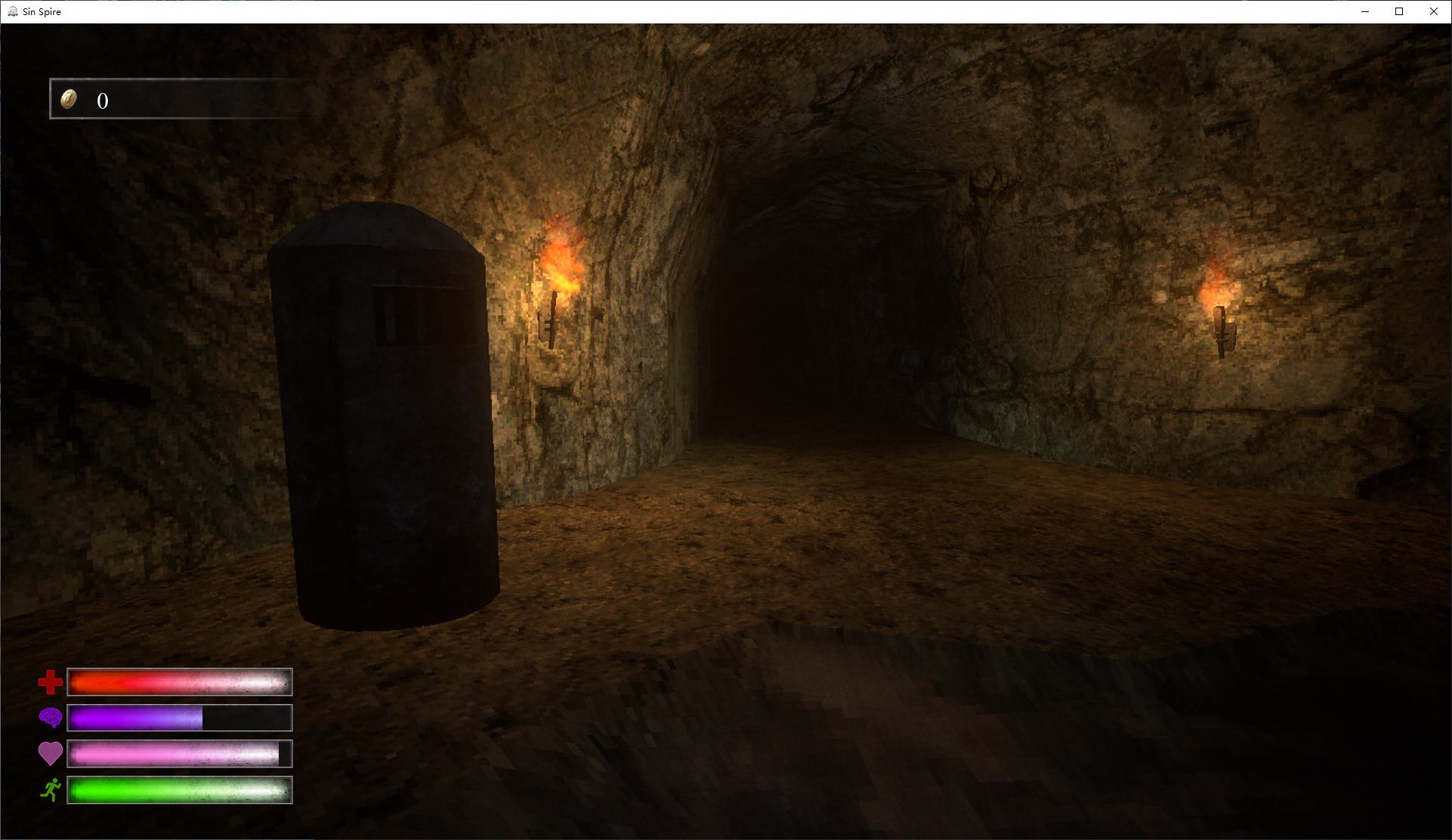
Task: Click the gold coin currency icon
Action: pyautogui.click(x=69, y=99)
